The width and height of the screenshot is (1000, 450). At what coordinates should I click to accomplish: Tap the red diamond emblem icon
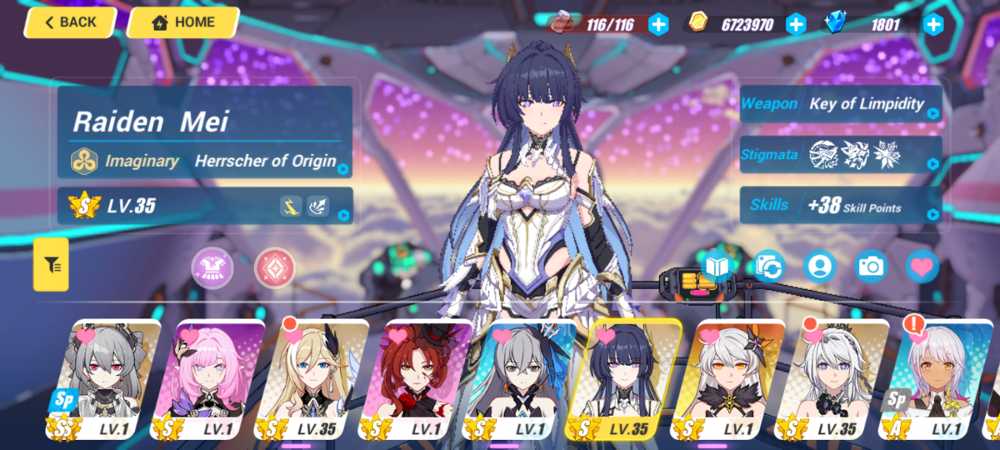click(x=274, y=267)
